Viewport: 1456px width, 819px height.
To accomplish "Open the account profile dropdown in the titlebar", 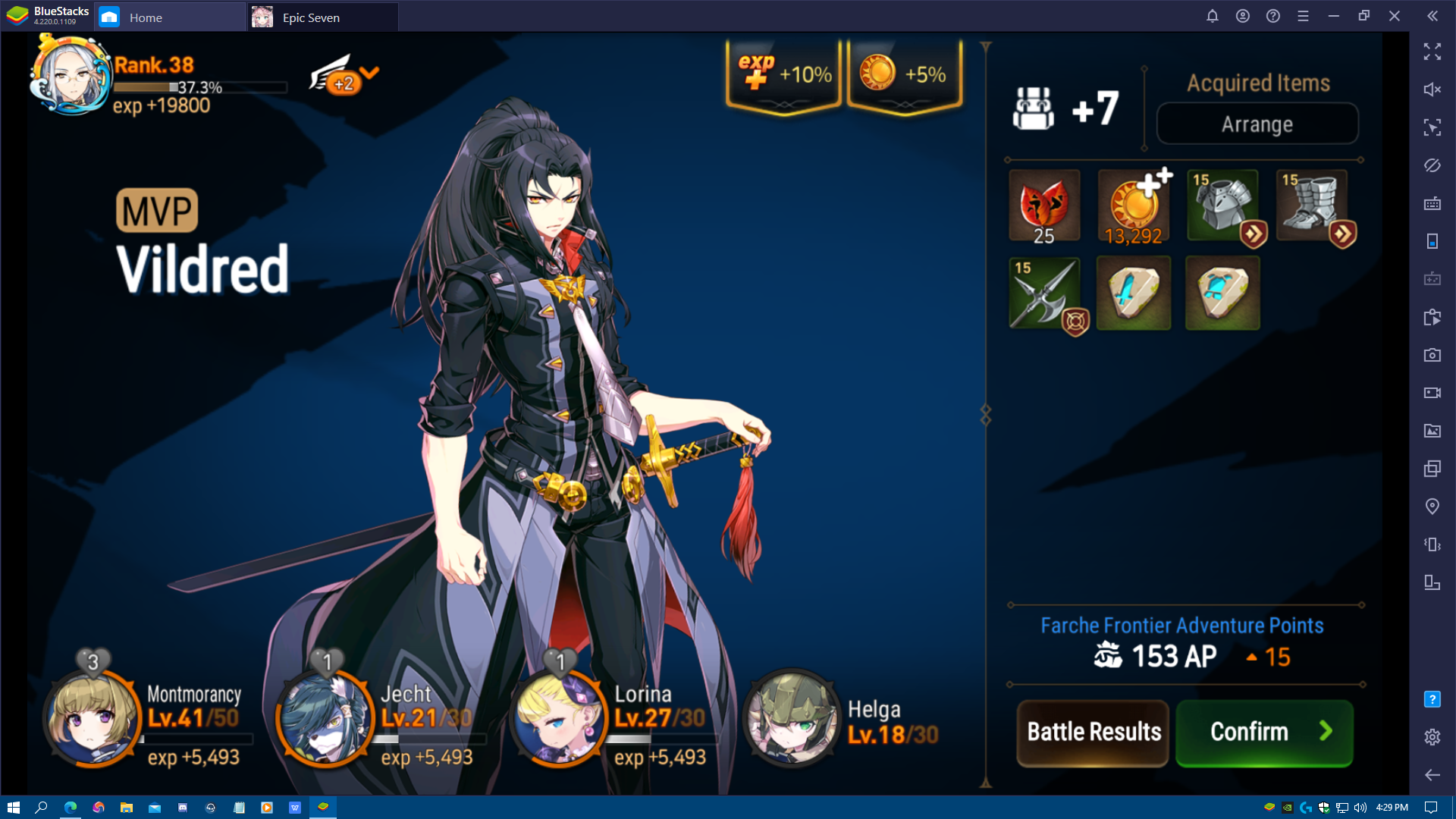I will click(1242, 15).
